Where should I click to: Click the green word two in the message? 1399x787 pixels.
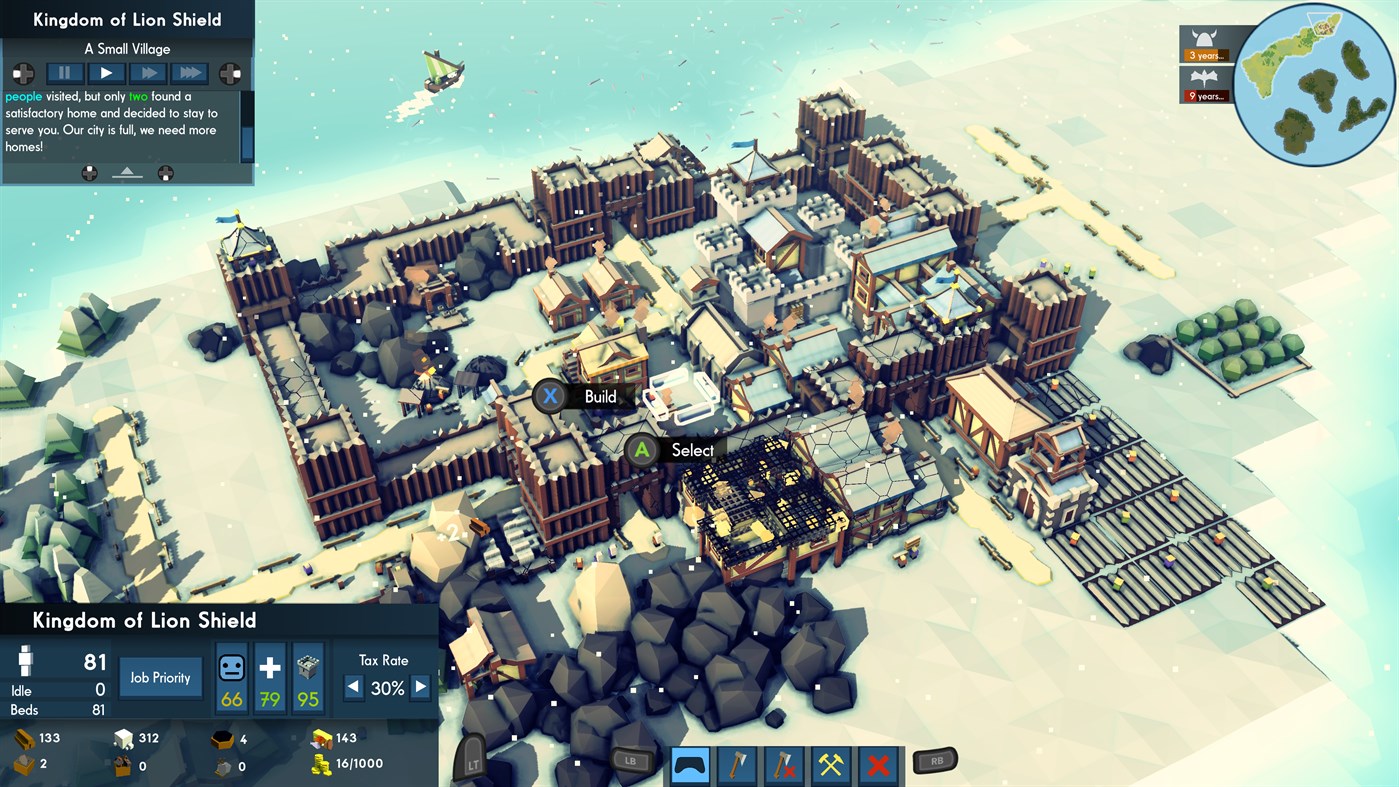[x=139, y=96]
